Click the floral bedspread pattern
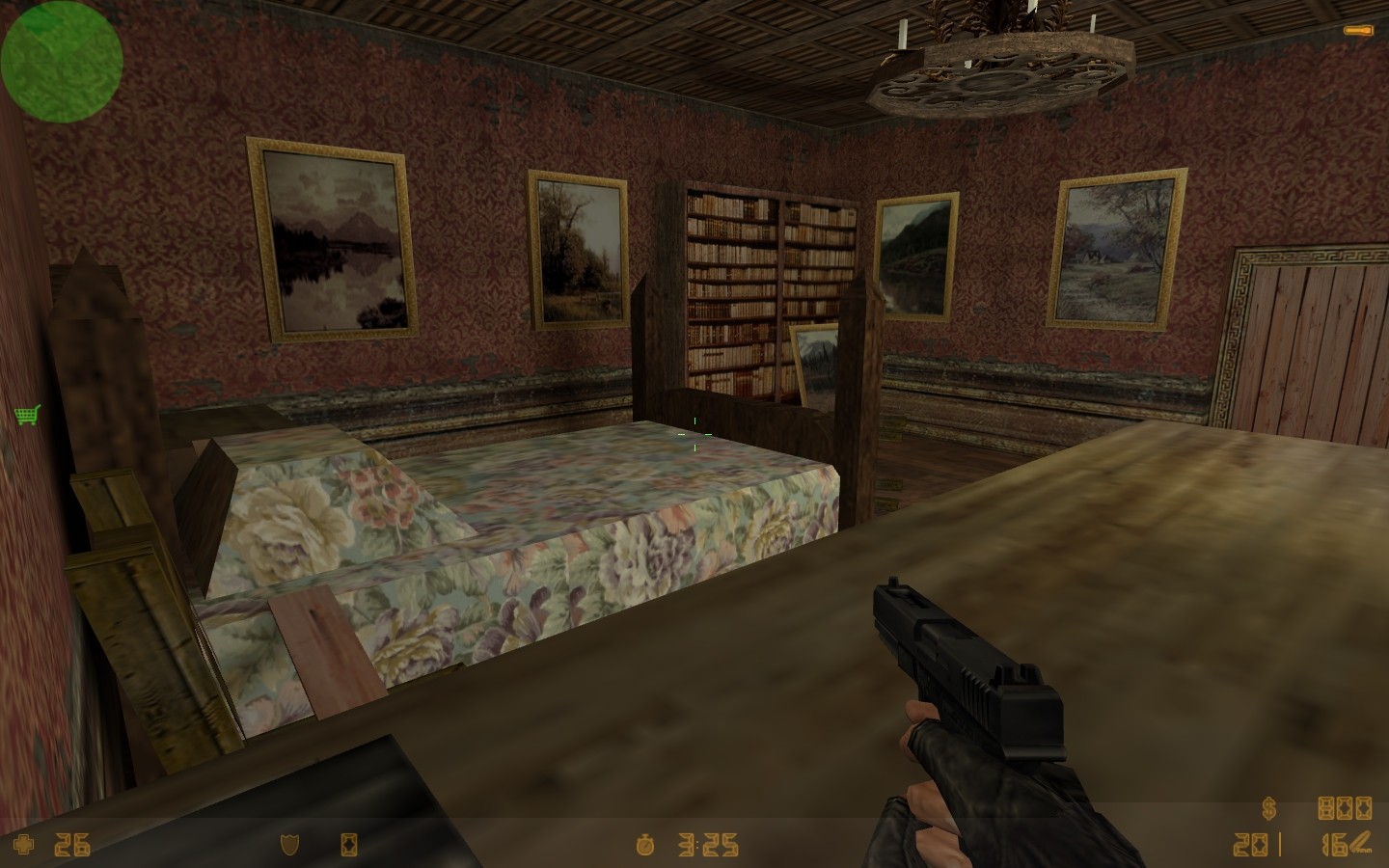This screenshot has width=1389, height=868. (531, 530)
